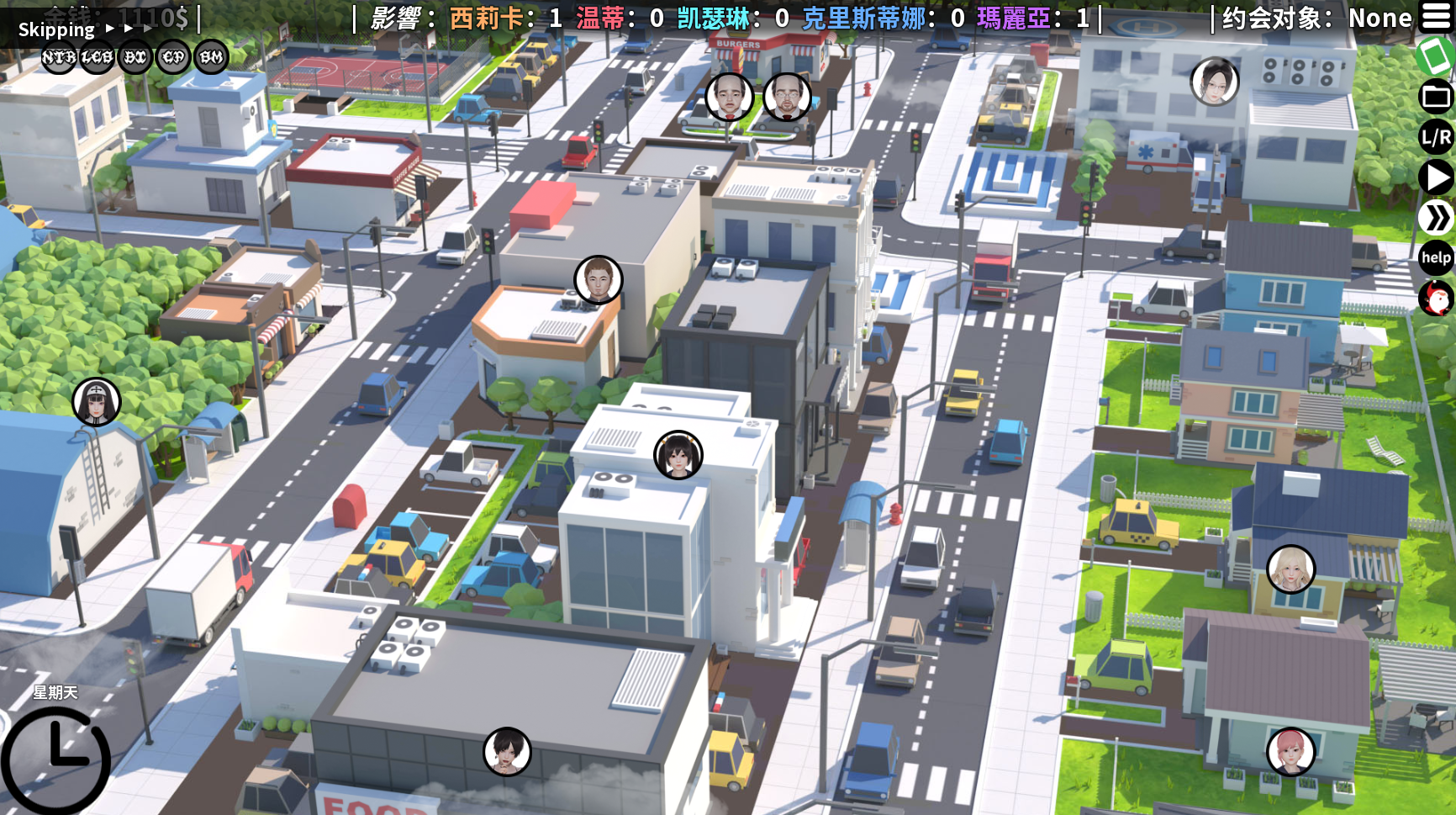The height and width of the screenshot is (815, 1456).
Task: Choose the twin-bun girl portrait on the white building
Action: pyautogui.click(x=678, y=455)
